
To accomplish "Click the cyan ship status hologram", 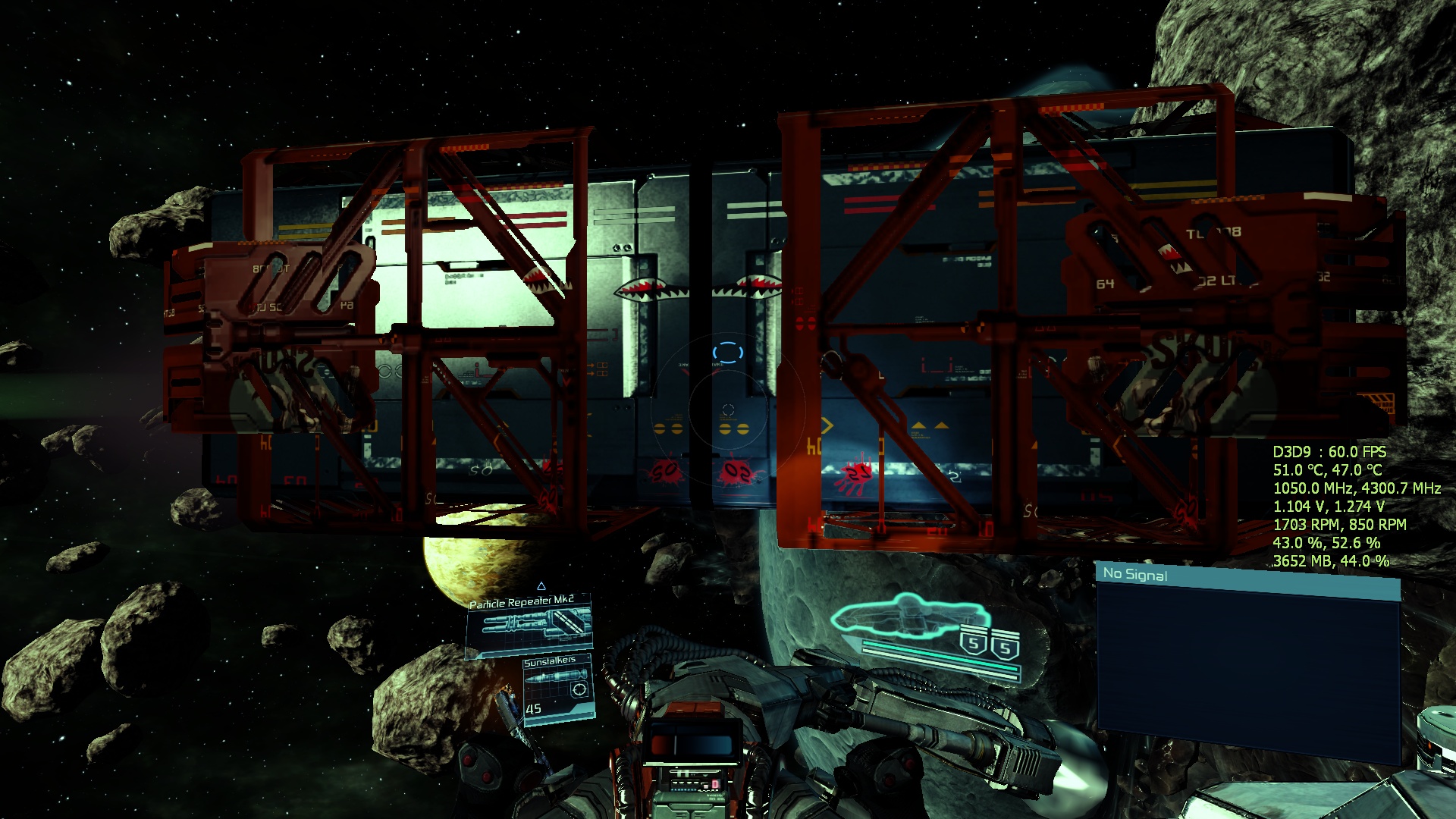I will [x=910, y=617].
